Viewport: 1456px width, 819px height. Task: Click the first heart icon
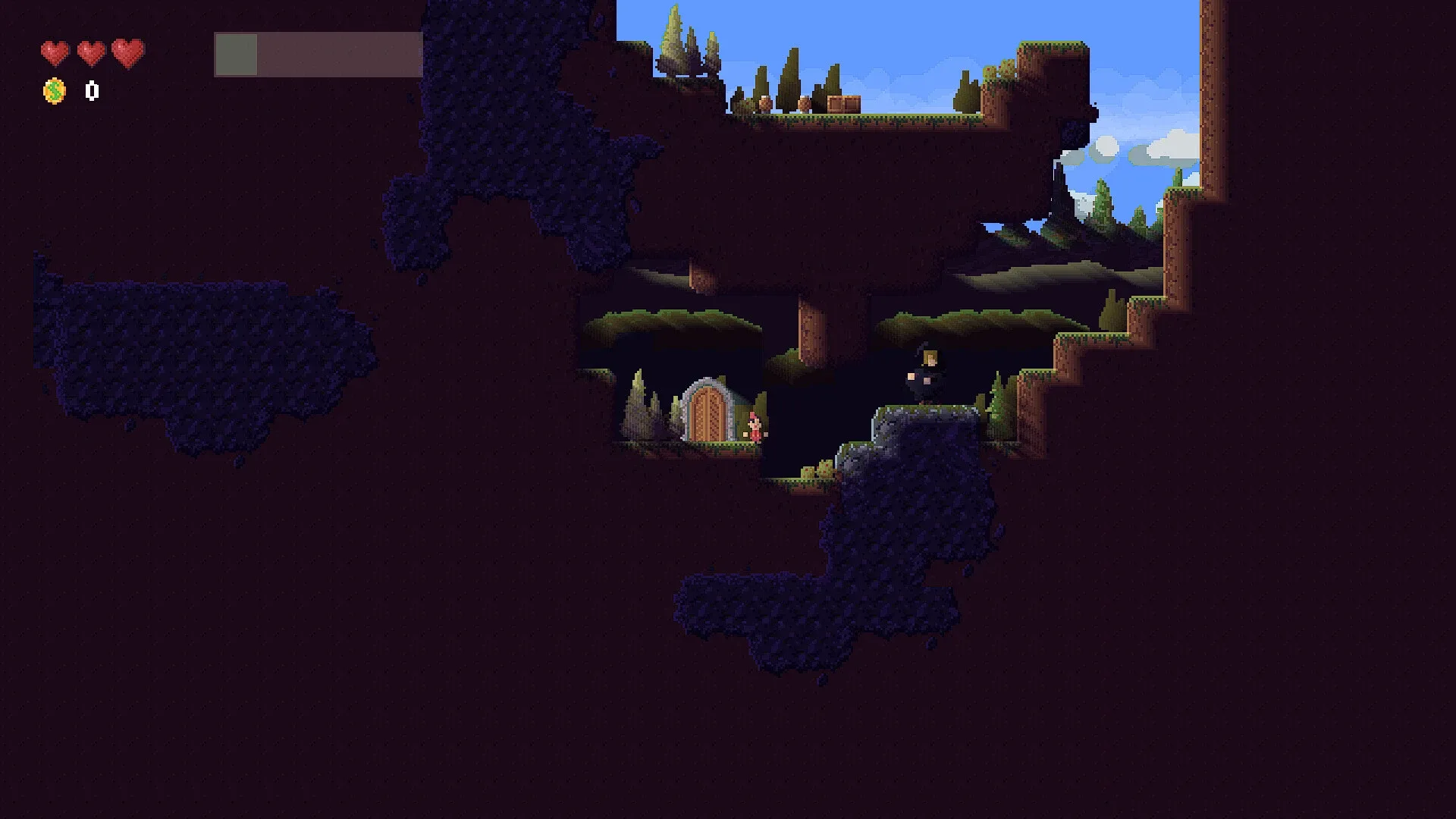55,52
